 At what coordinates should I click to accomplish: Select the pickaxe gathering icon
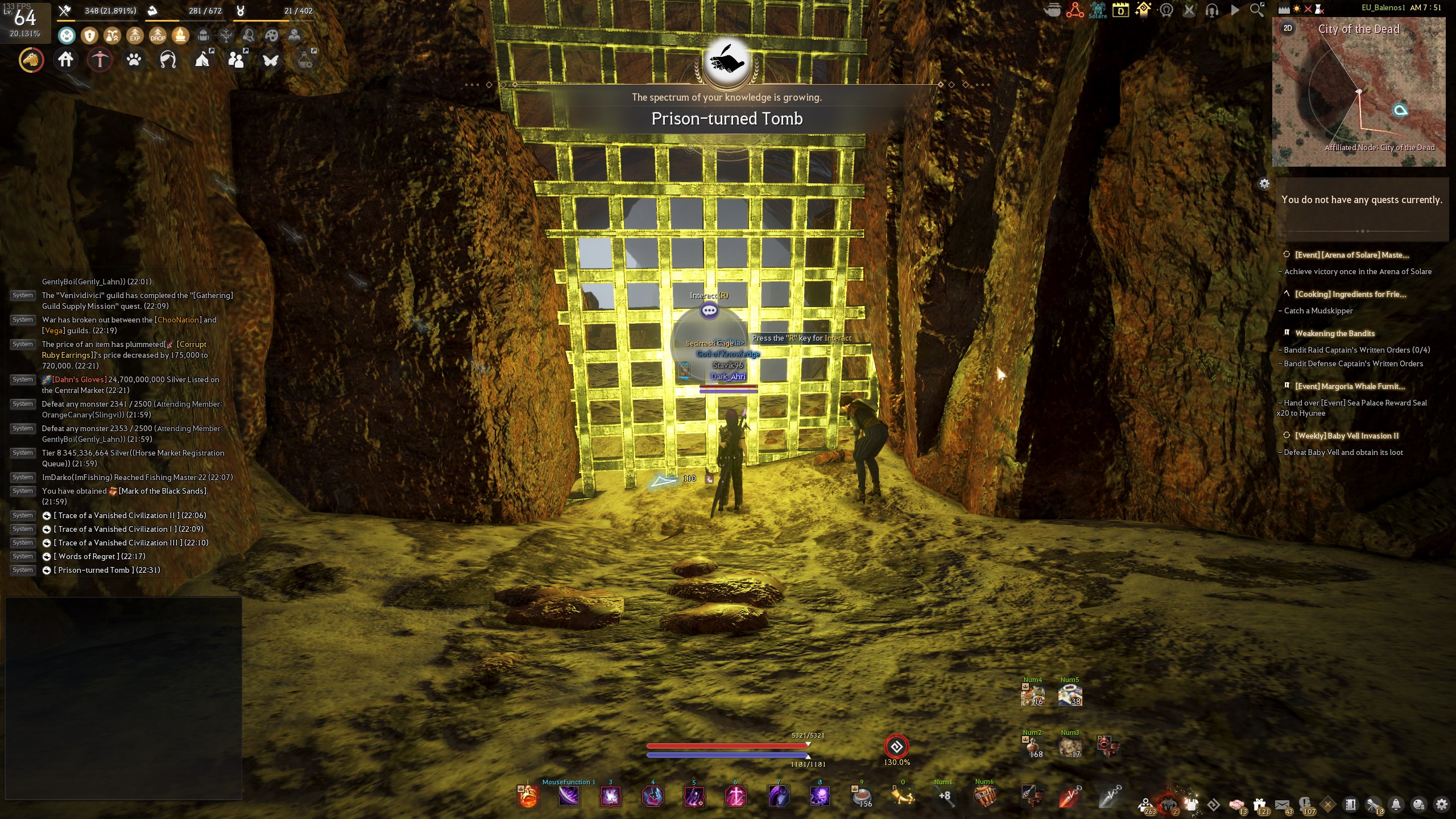[x=100, y=60]
